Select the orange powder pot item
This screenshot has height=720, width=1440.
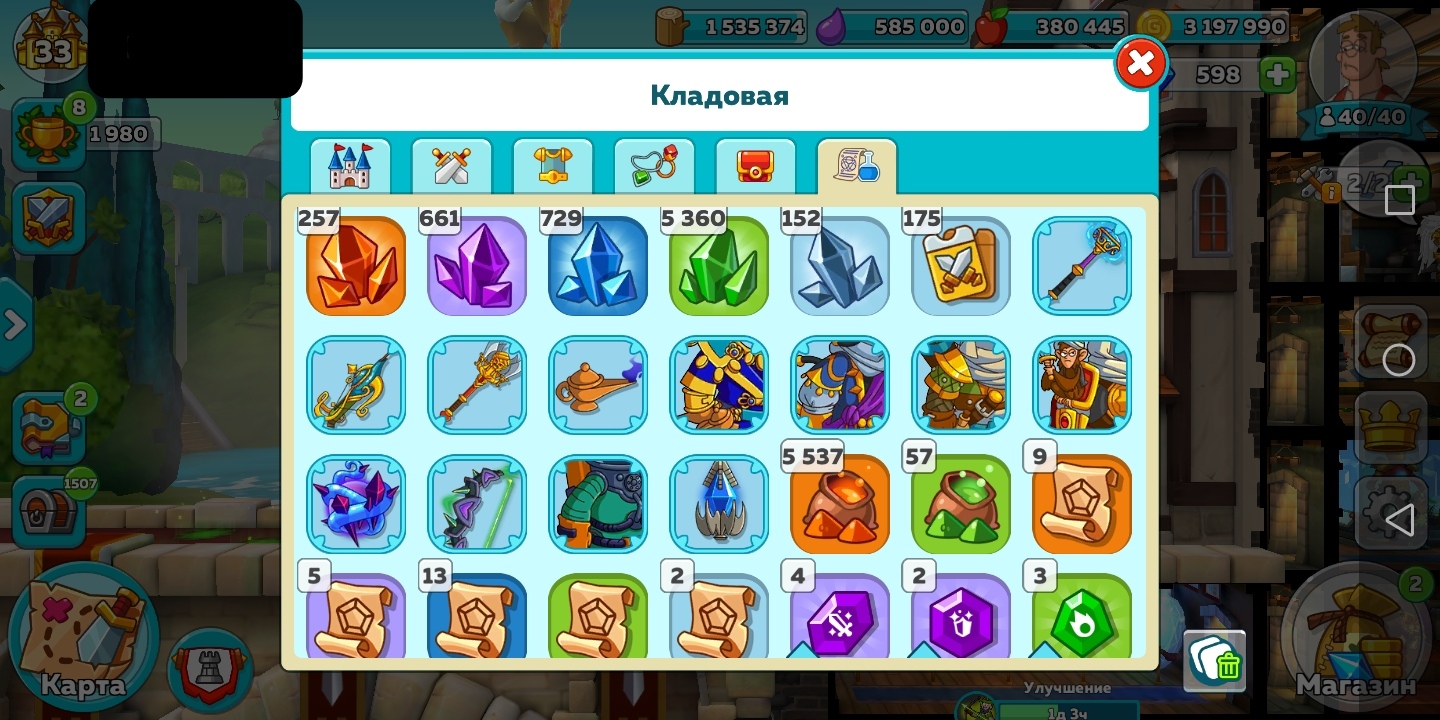(x=840, y=504)
